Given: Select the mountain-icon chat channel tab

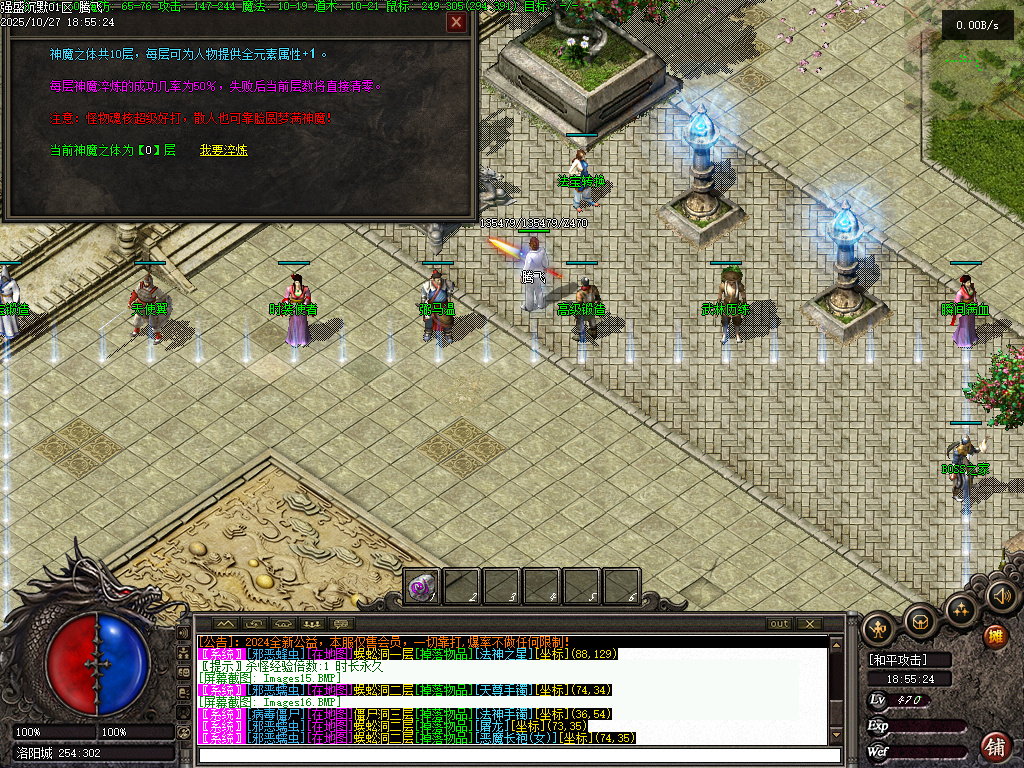Looking at the screenshot, I should click(x=216, y=624).
